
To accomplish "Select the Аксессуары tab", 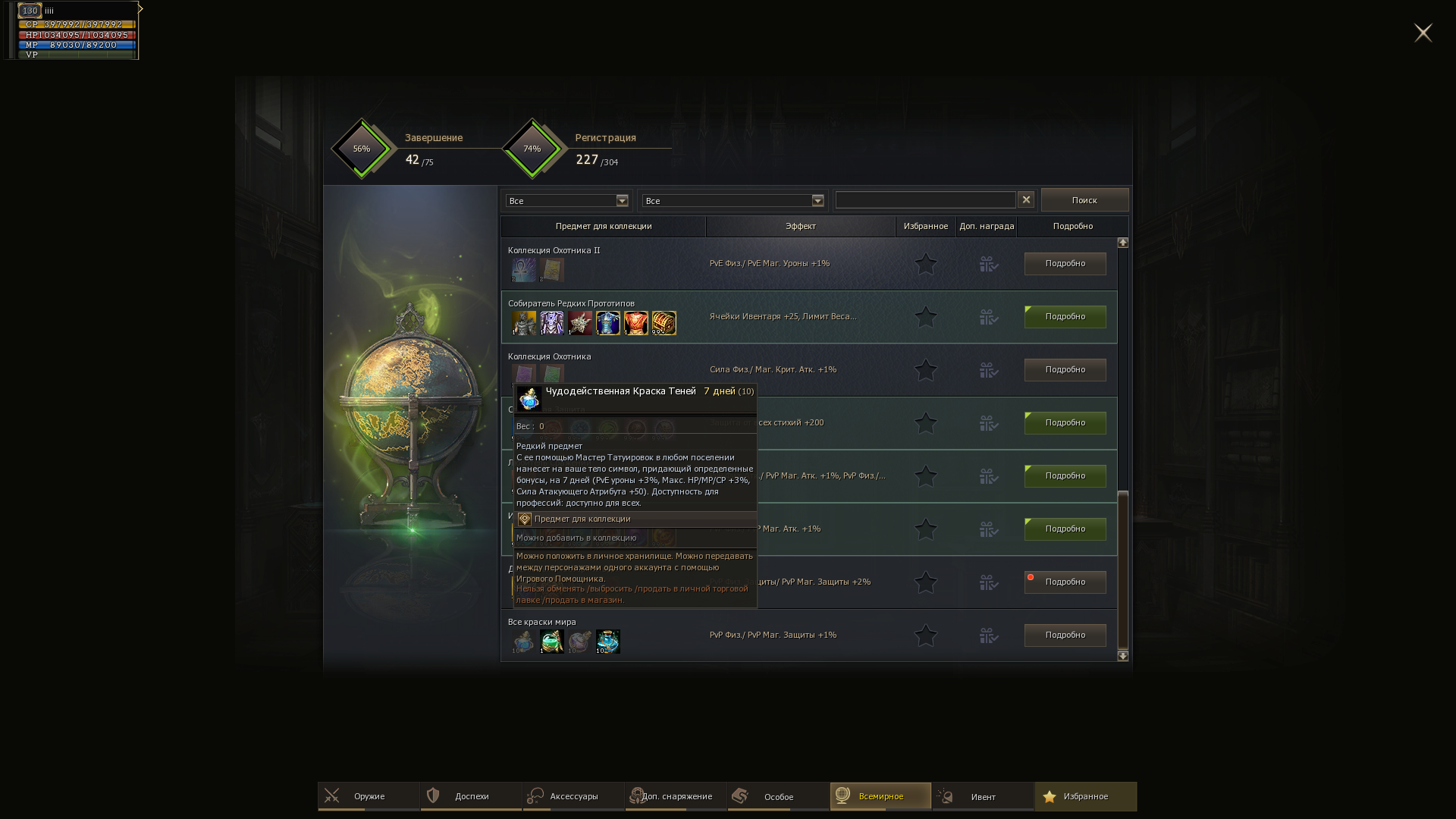I will click(573, 796).
